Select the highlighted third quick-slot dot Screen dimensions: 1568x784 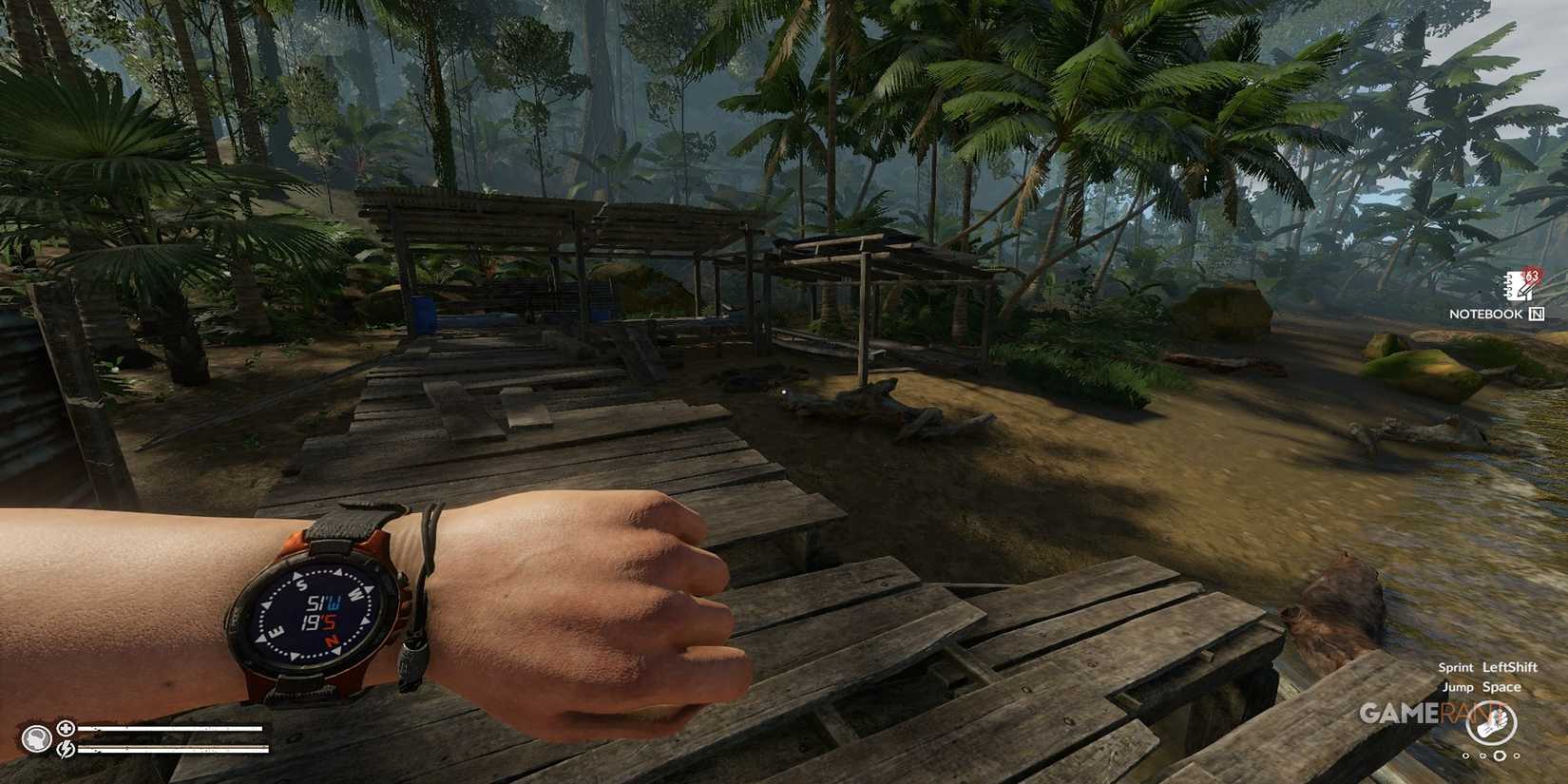point(1500,755)
